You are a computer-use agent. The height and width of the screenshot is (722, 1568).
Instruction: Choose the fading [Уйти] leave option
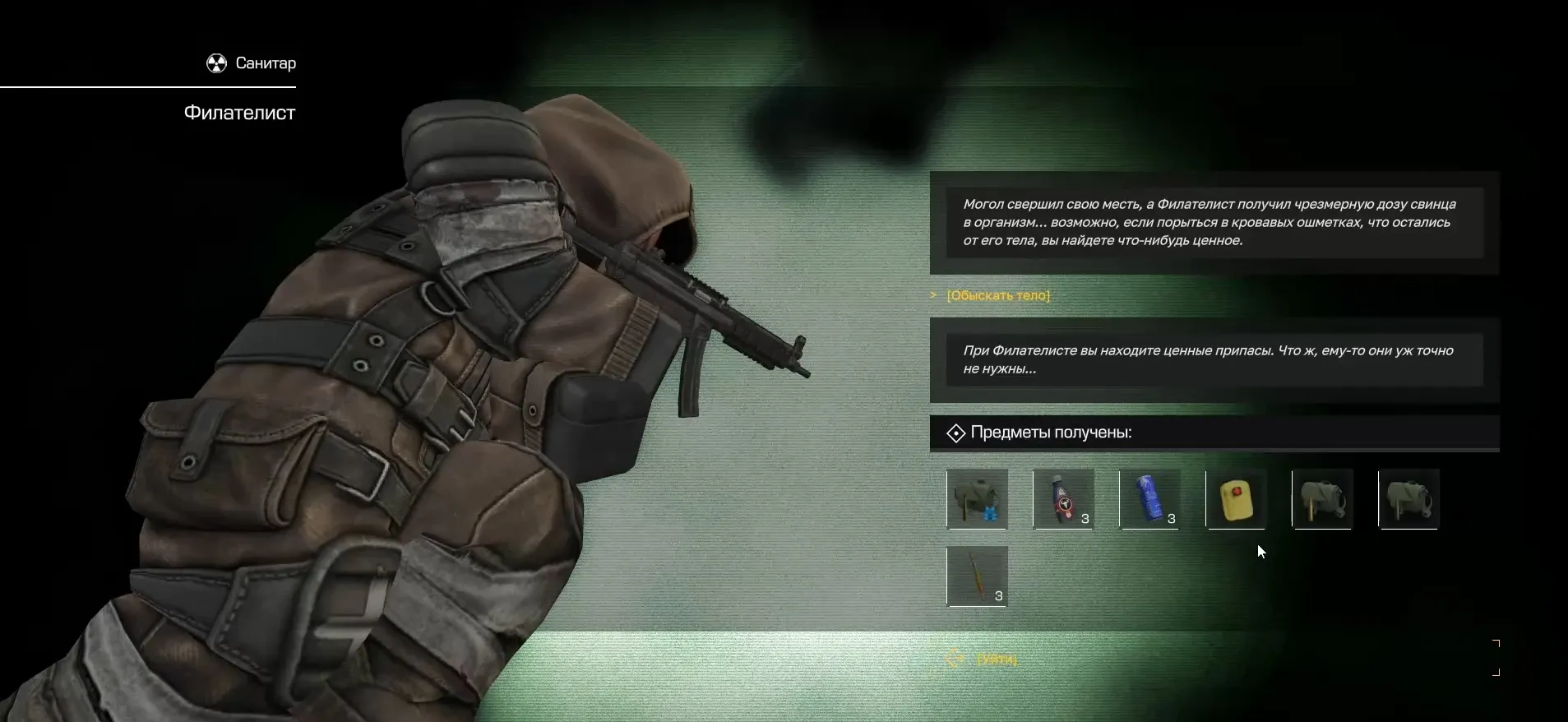tap(997, 659)
